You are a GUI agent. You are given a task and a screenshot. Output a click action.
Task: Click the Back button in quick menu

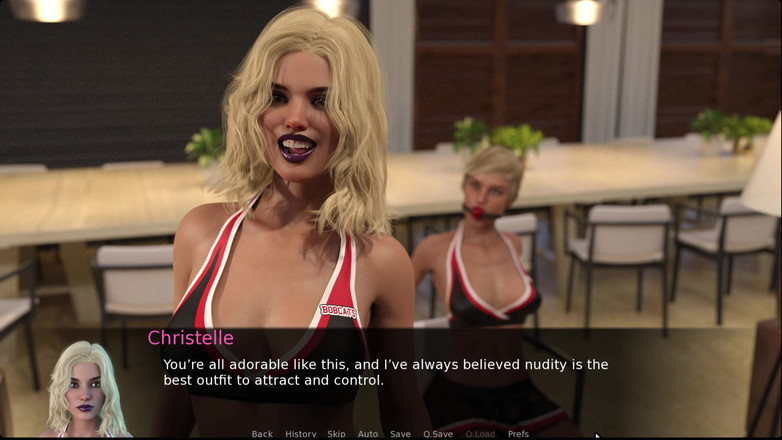pos(262,434)
